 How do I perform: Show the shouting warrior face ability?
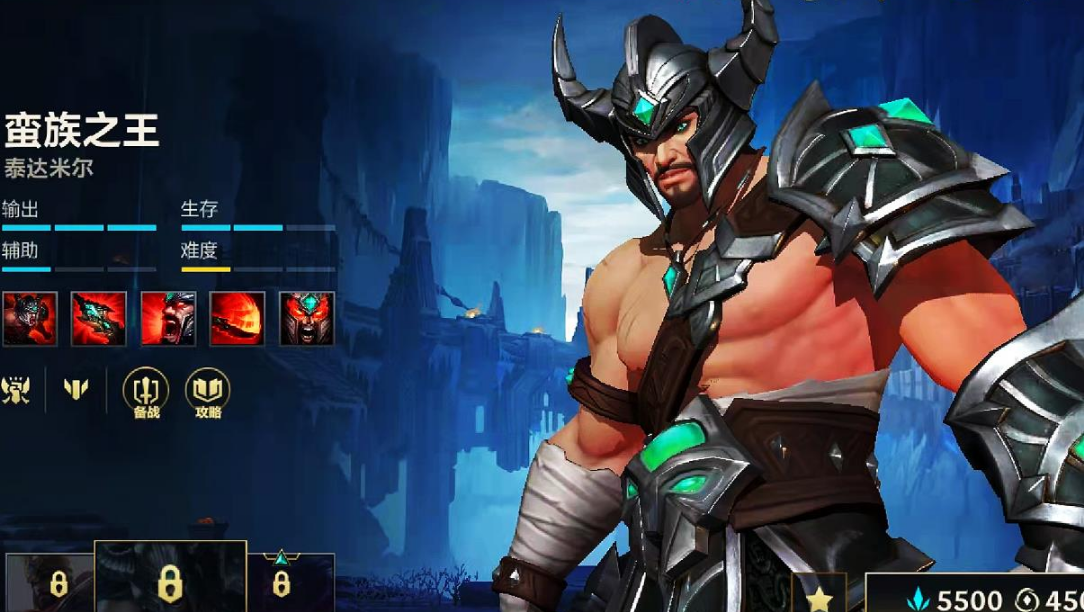coord(168,319)
